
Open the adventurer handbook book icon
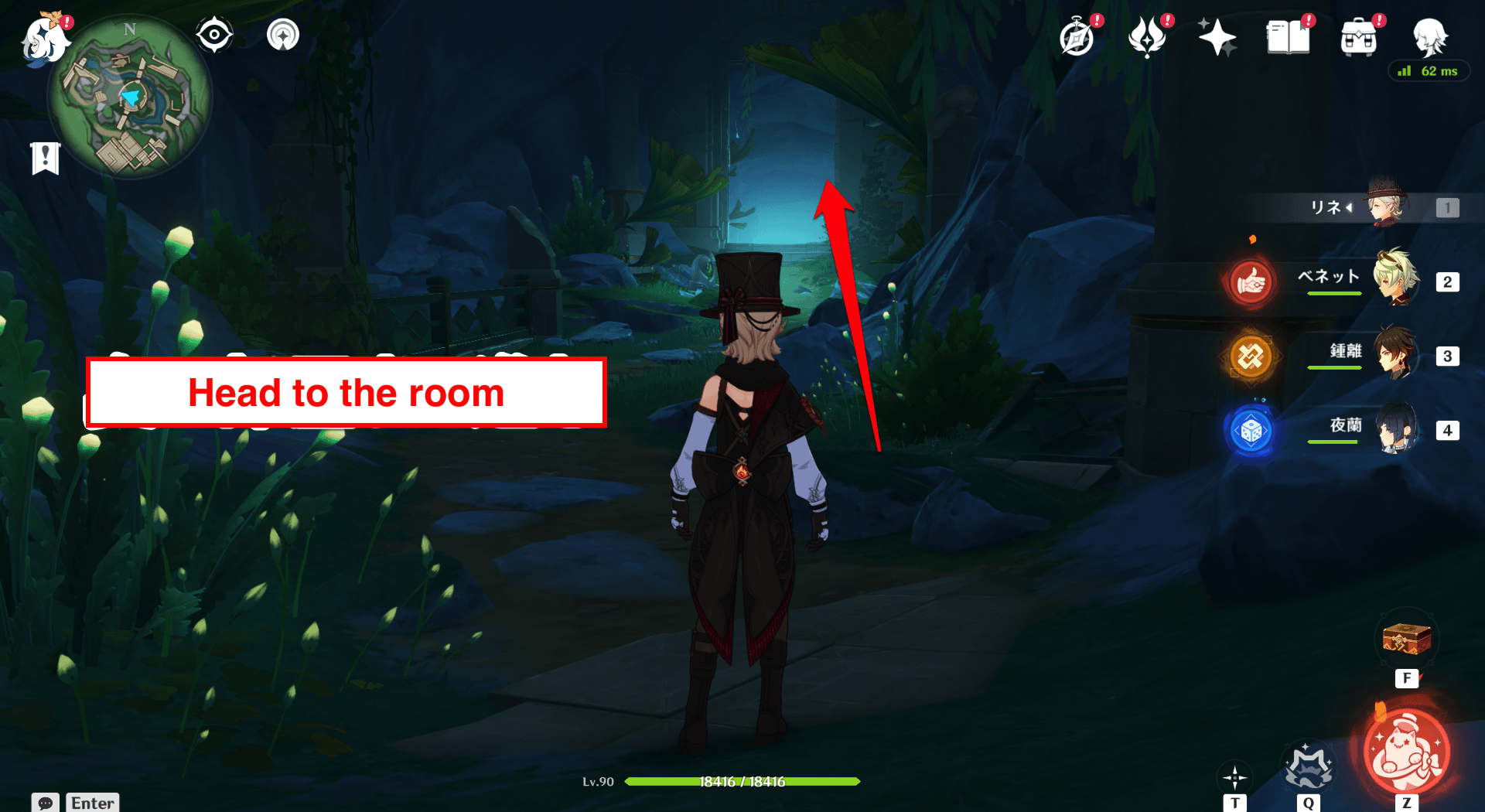point(1288,37)
